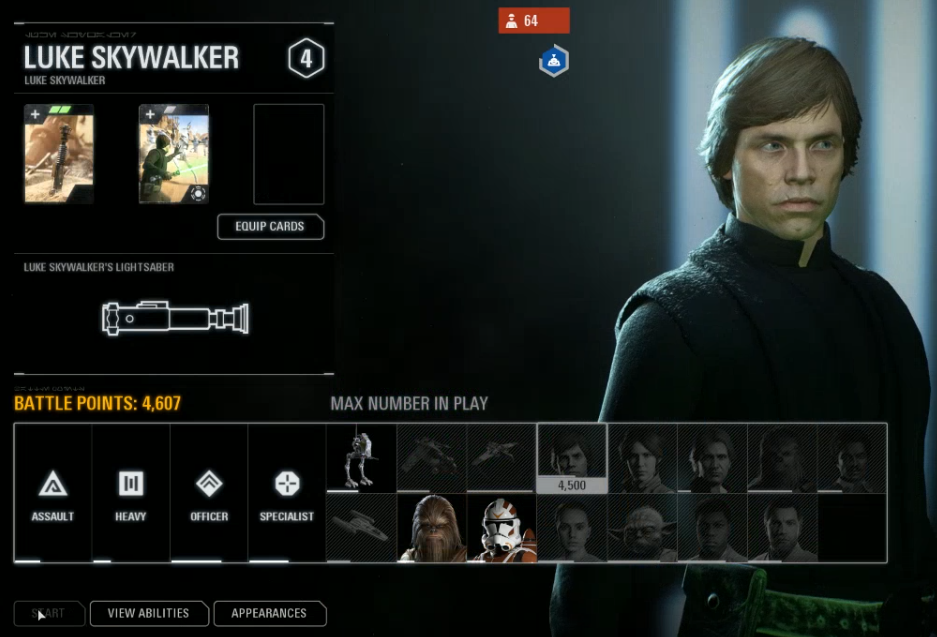Choose the Heavy class

click(130, 496)
